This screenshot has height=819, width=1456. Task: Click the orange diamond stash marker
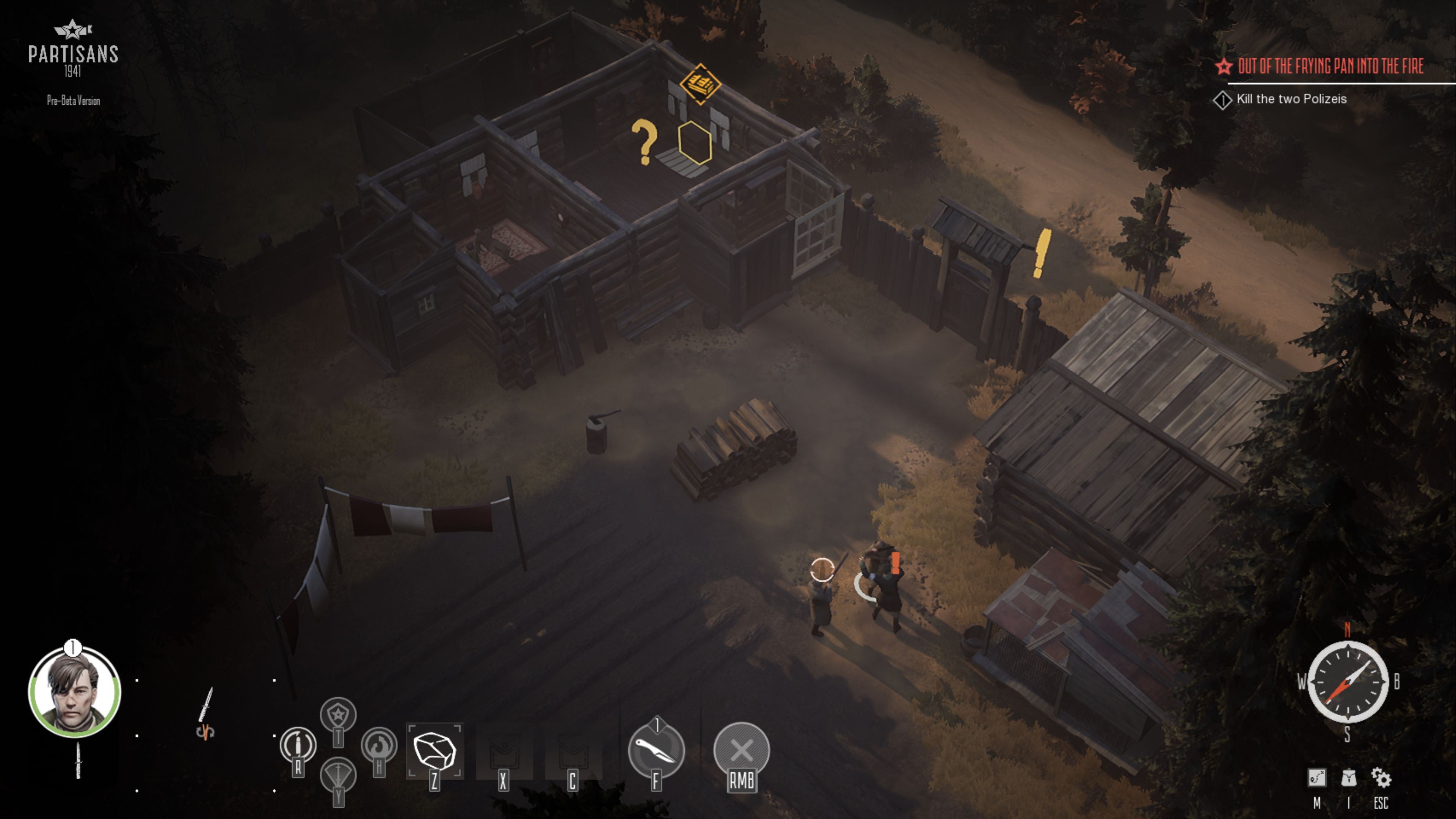click(x=700, y=84)
